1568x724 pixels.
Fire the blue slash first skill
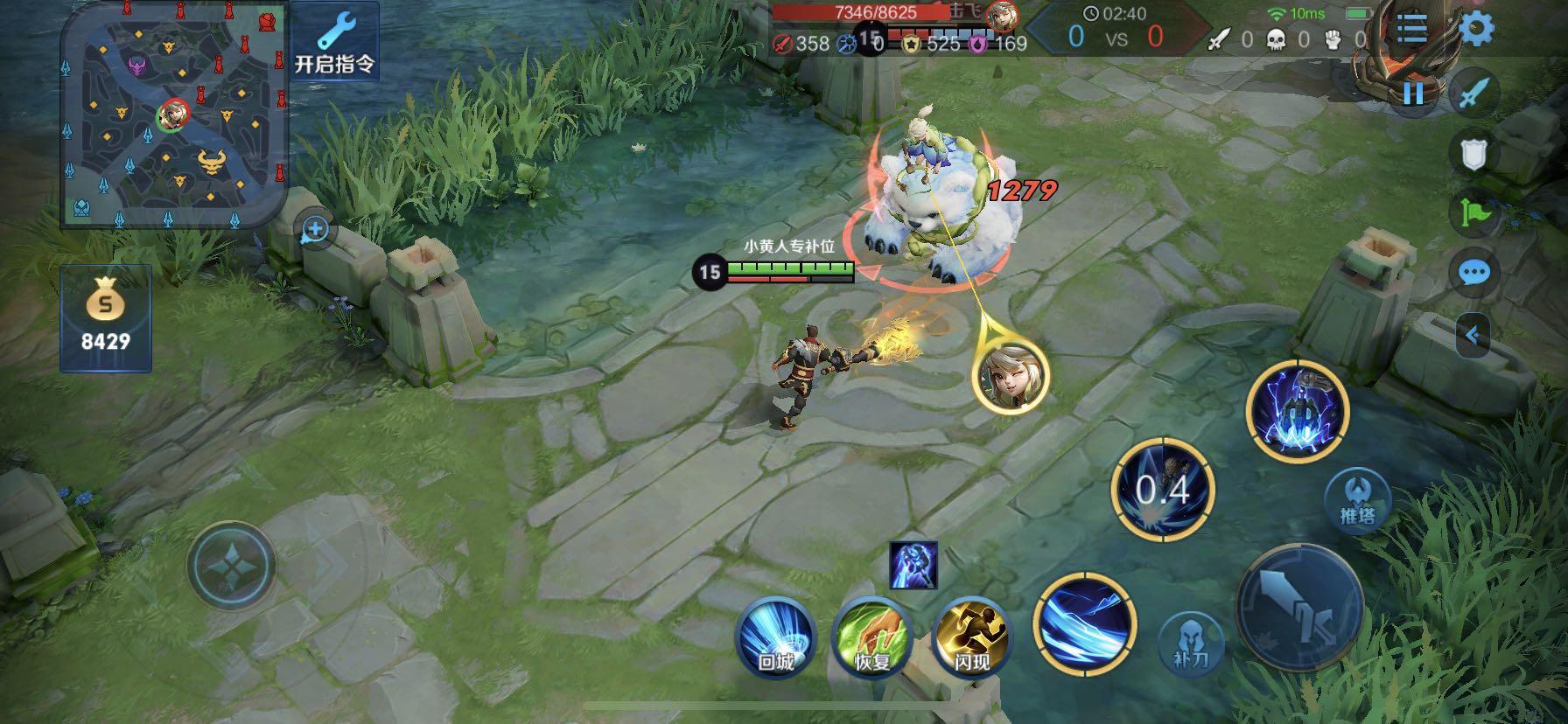[x=1085, y=623]
